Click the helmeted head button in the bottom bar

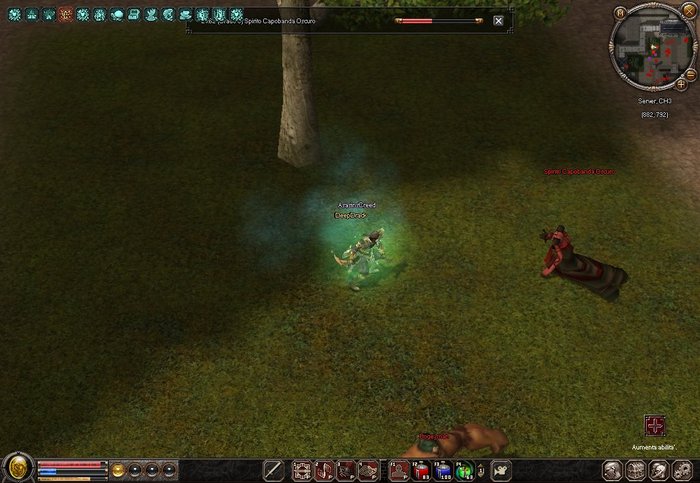610,469
